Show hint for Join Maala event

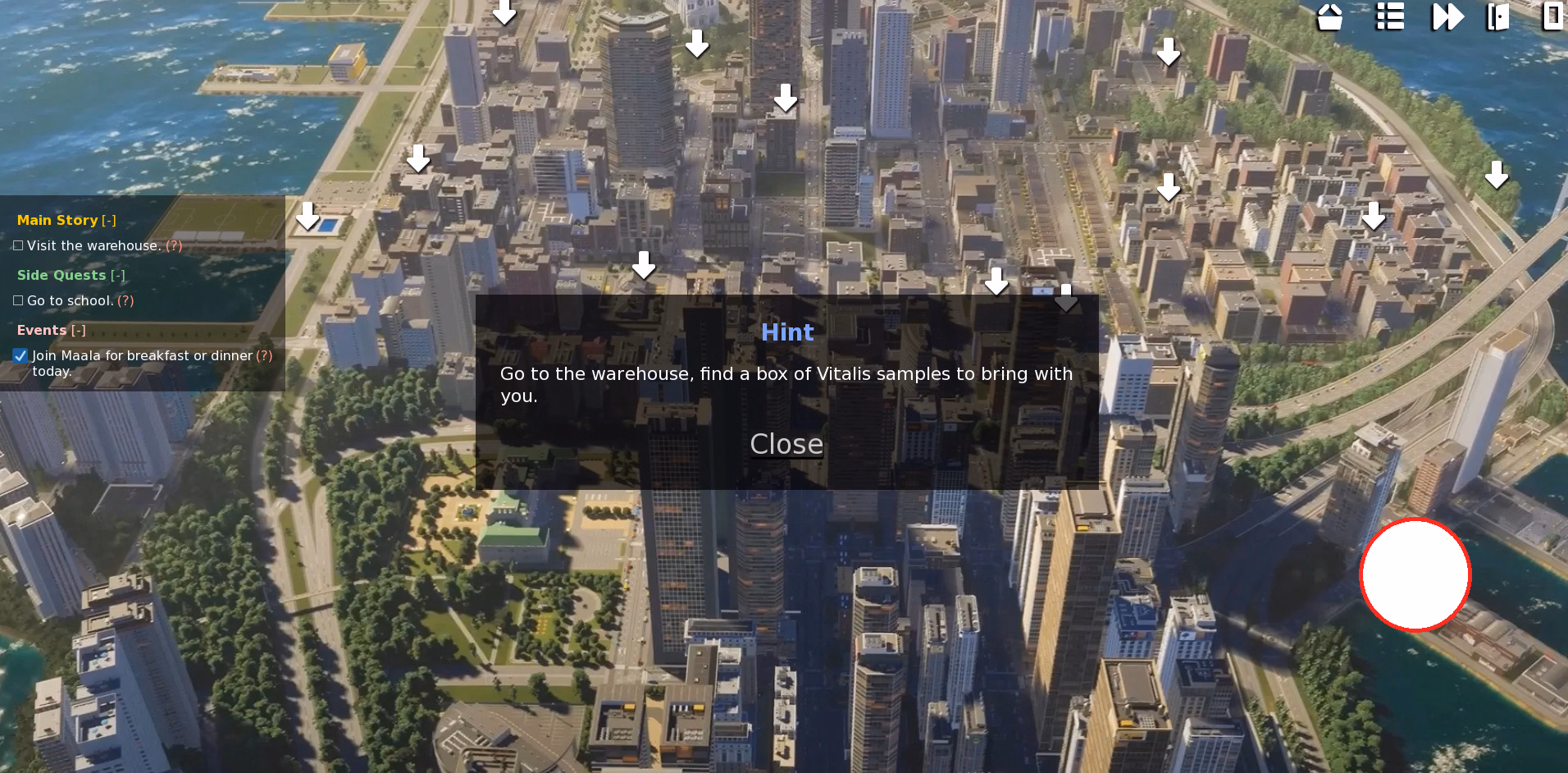click(264, 355)
